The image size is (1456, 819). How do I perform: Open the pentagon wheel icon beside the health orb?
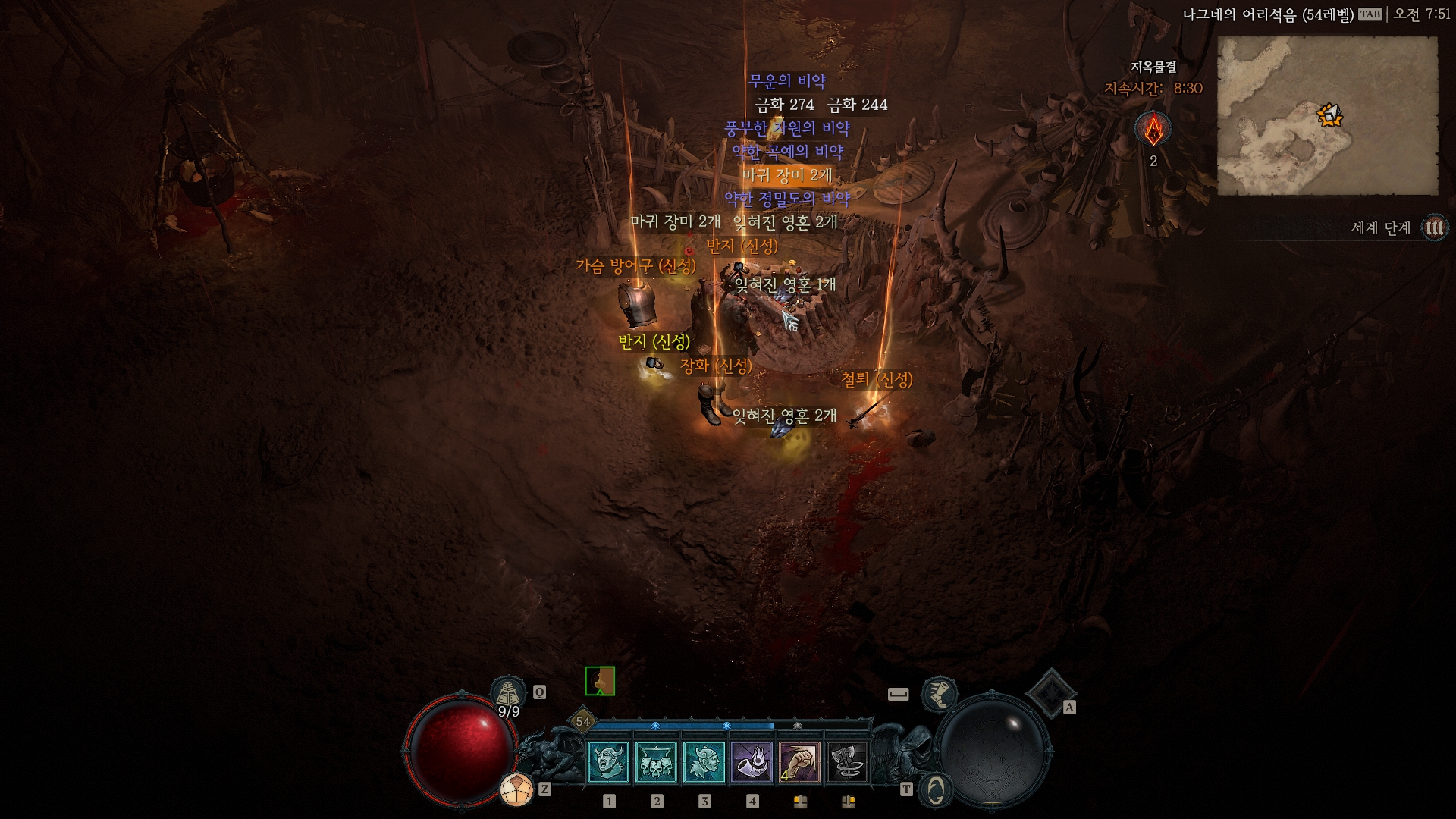point(516,790)
